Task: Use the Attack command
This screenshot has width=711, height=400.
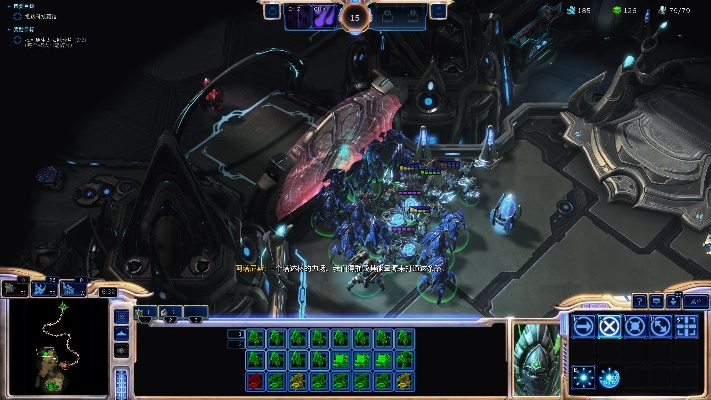Action: click(686, 325)
